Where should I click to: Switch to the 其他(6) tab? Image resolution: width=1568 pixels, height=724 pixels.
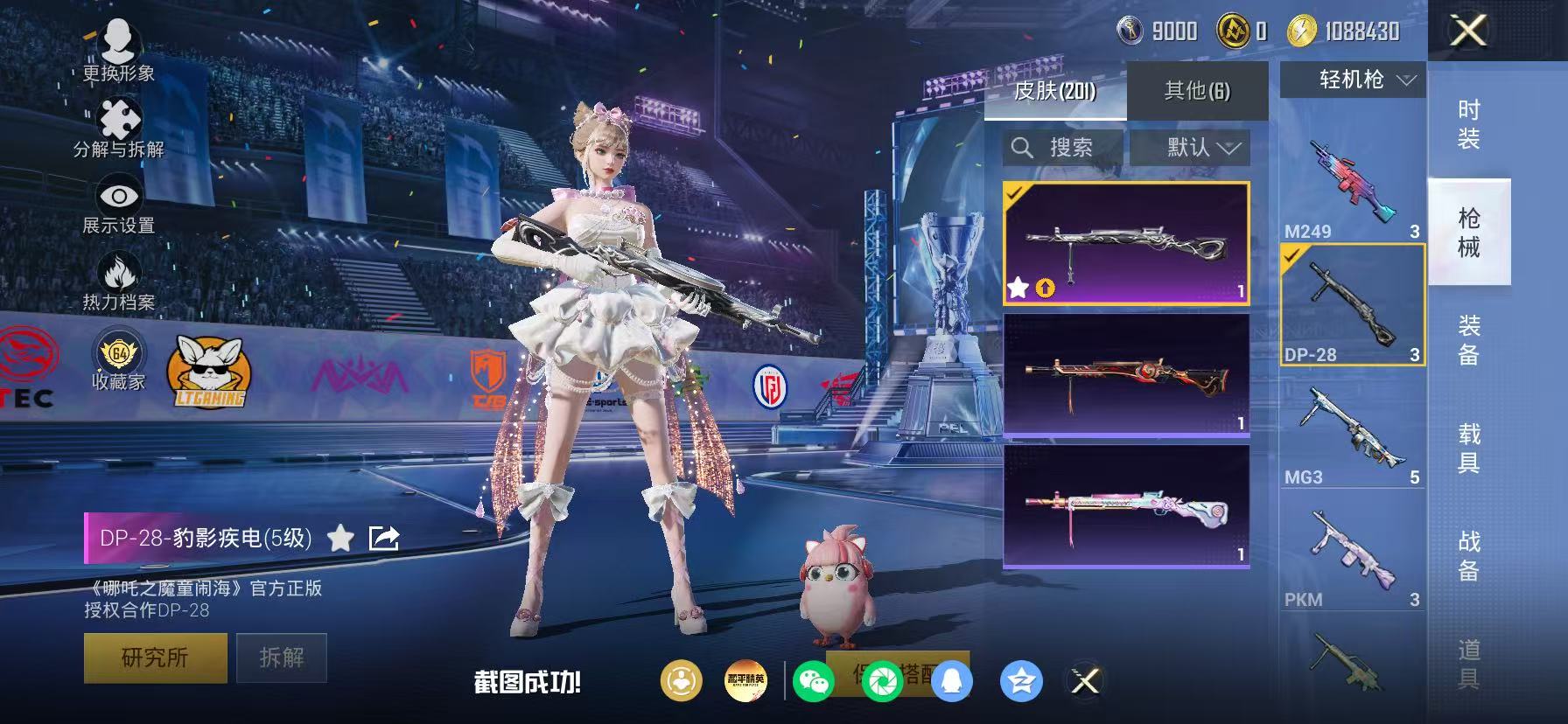pyautogui.click(x=1196, y=88)
